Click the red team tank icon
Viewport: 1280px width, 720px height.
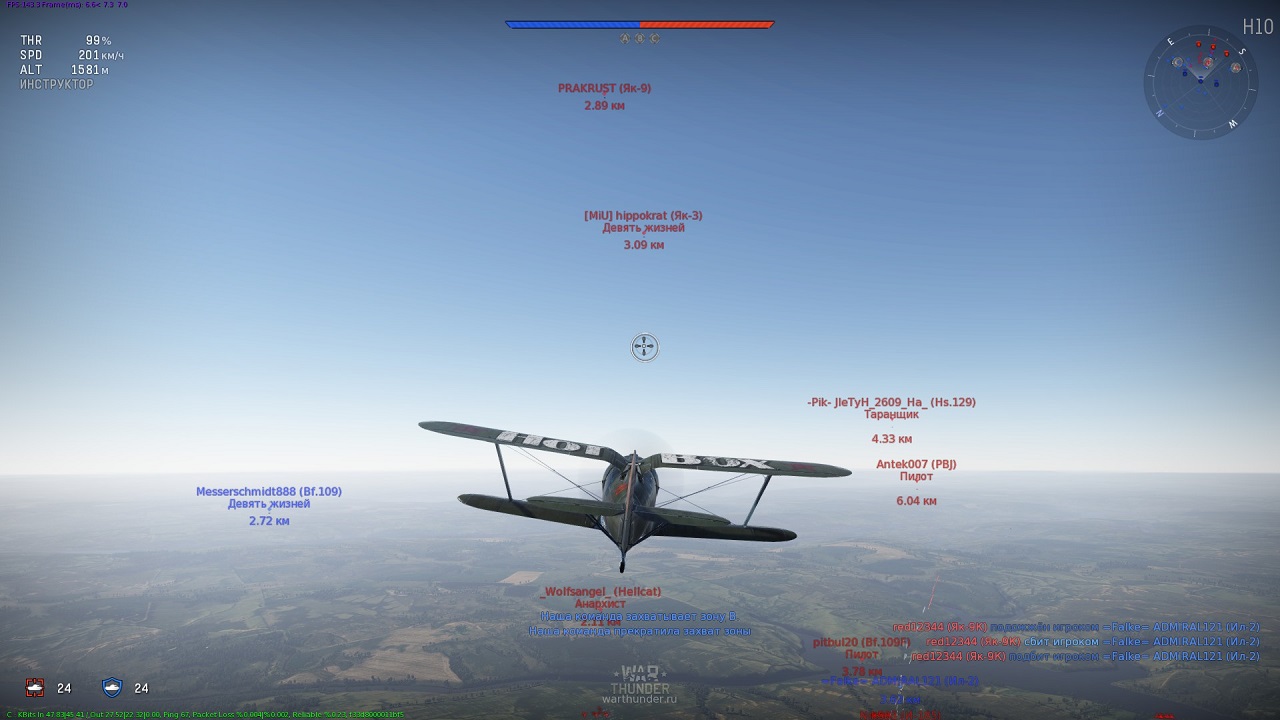(35, 687)
